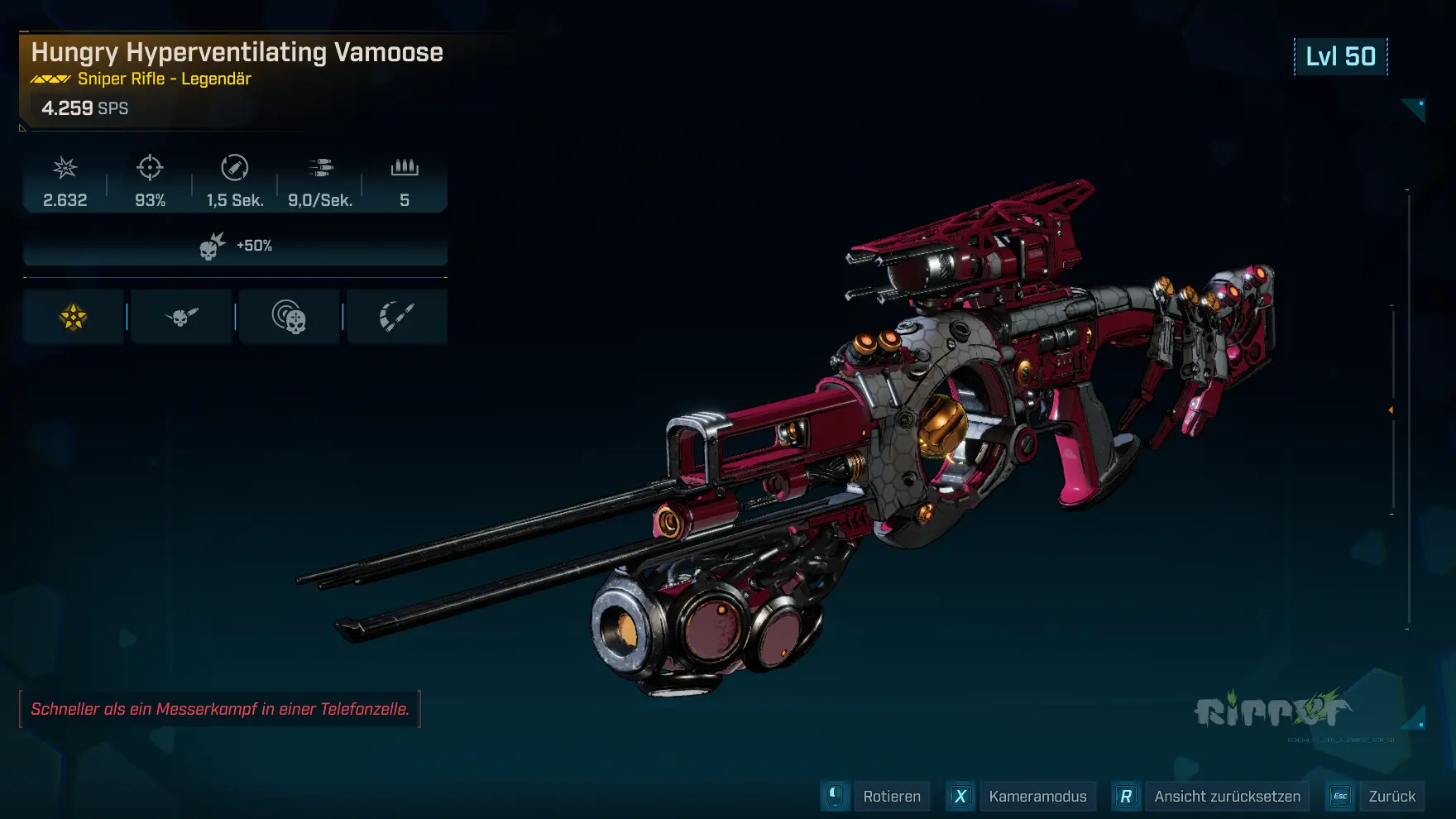1456x819 pixels.
Task: Click the Lvl 50 badge
Action: coord(1340,57)
